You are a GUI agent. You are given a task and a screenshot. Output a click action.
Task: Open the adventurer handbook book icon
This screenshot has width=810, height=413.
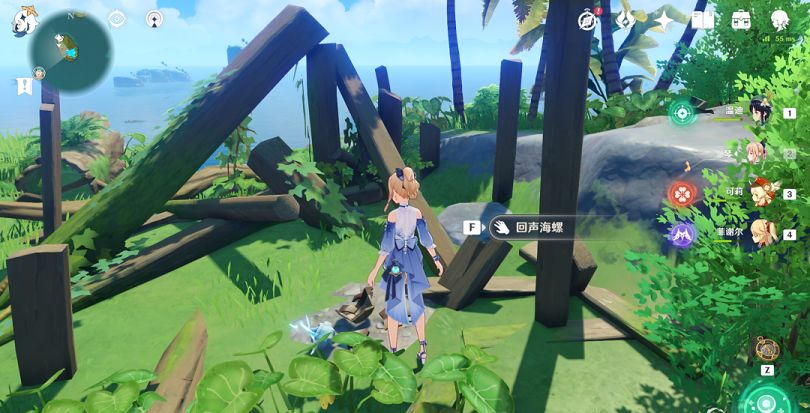click(x=703, y=19)
